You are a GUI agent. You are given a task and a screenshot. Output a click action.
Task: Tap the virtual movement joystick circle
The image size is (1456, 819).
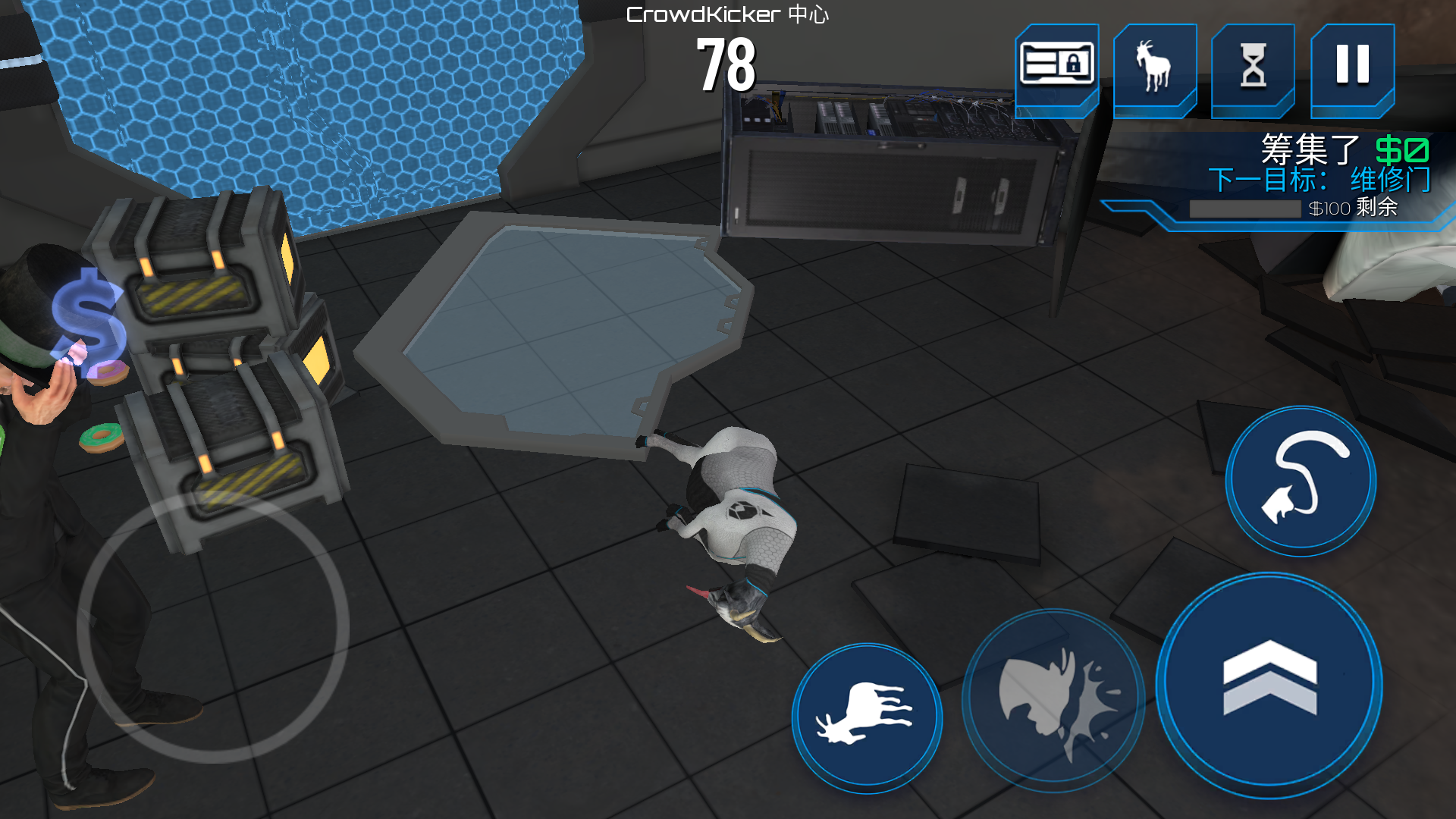point(213,626)
